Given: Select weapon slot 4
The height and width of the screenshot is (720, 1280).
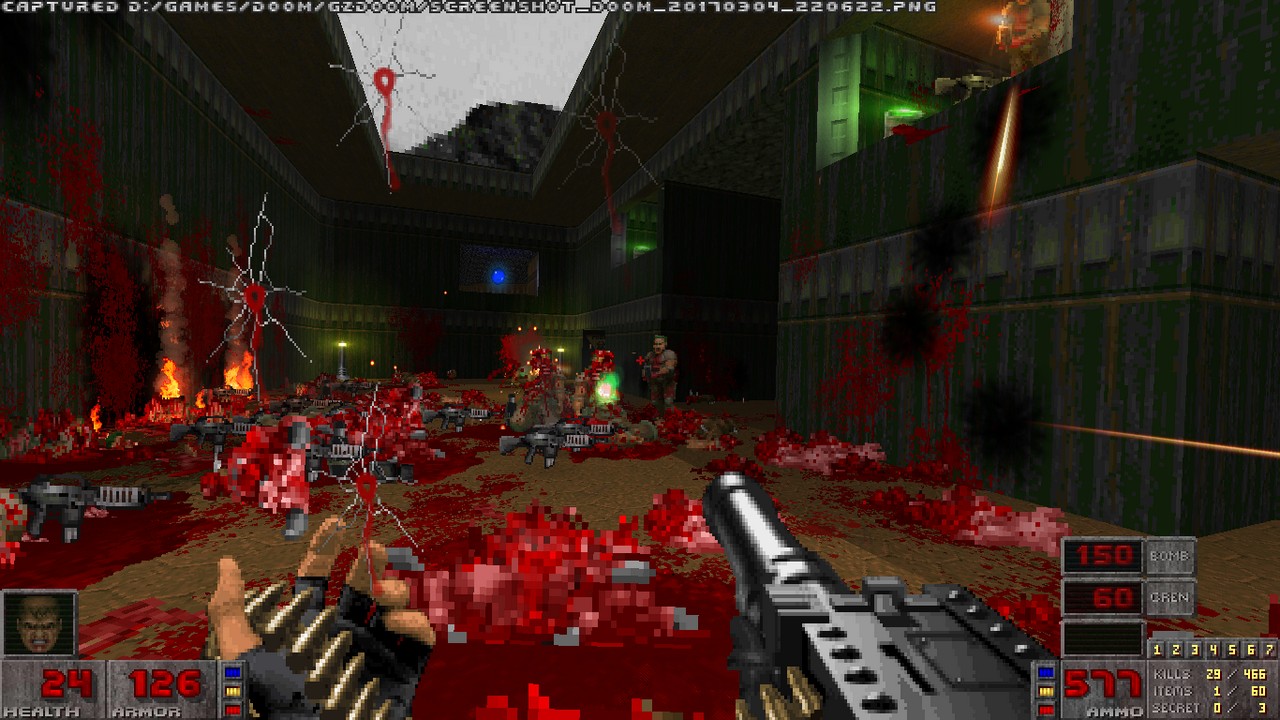Looking at the screenshot, I should [x=1214, y=649].
